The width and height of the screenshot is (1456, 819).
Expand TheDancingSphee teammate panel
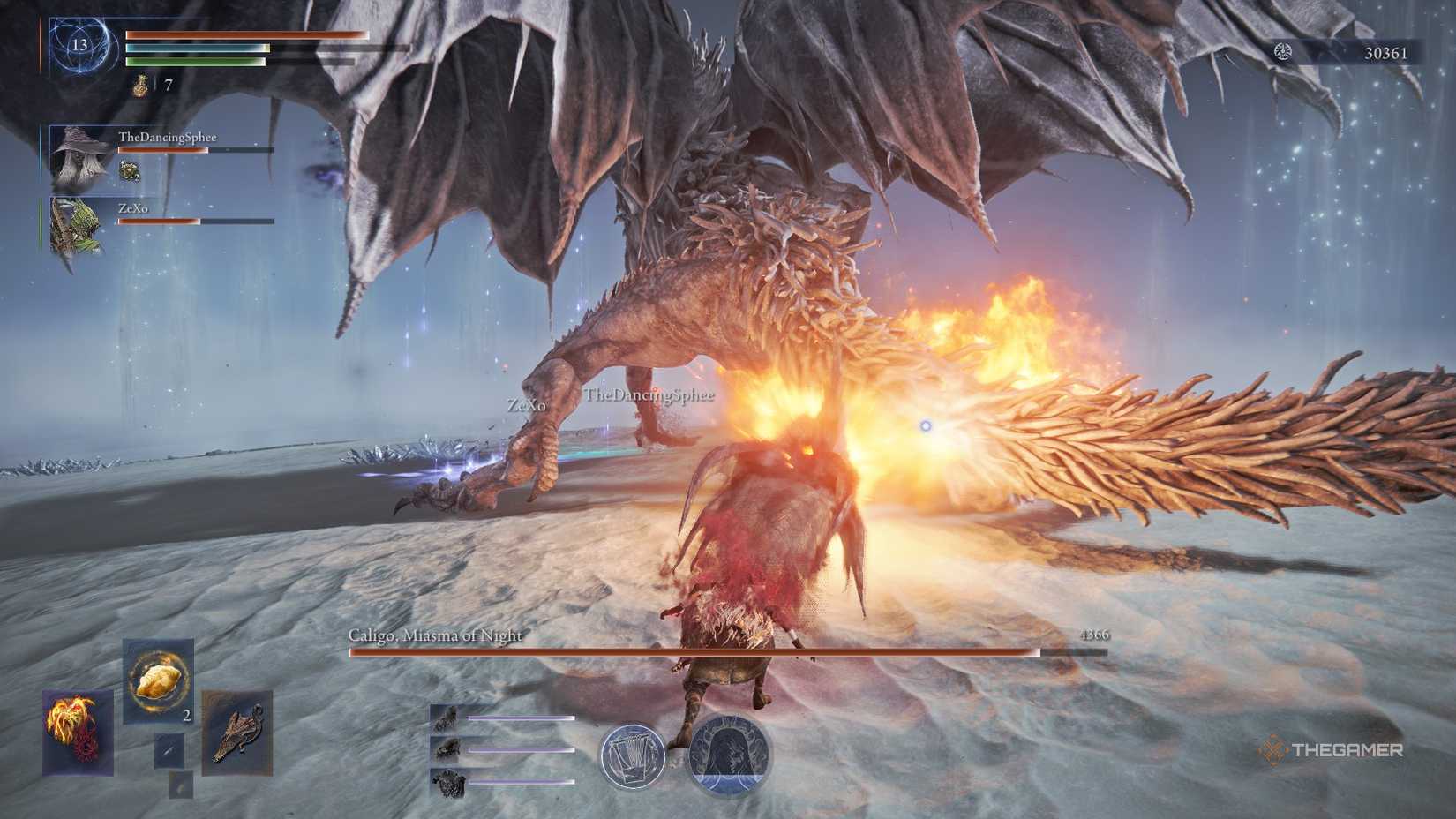pos(78,160)
